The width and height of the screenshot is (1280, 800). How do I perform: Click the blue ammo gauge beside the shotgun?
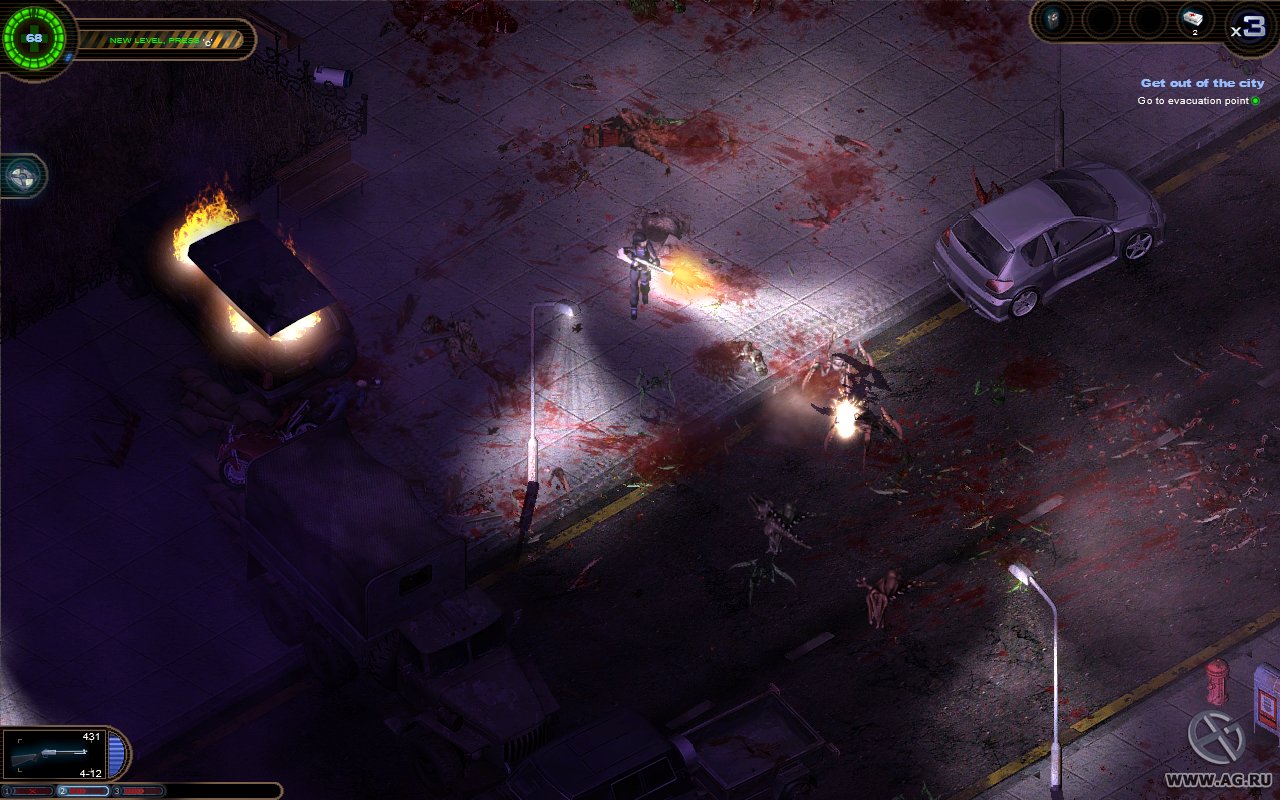pos(116,753)
